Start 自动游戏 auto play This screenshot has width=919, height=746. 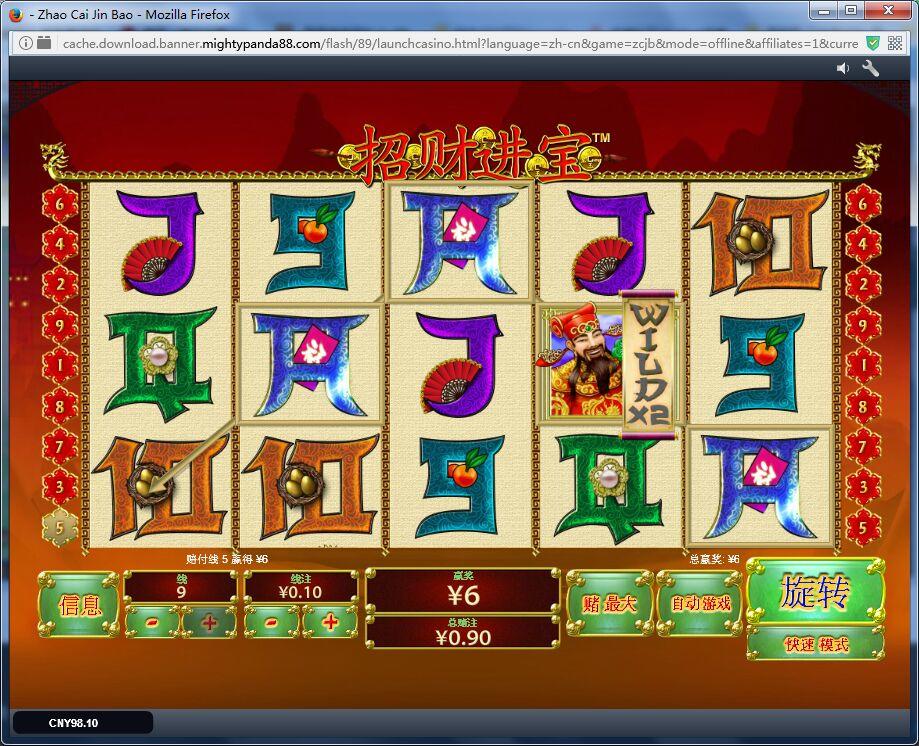click(700, 603)
